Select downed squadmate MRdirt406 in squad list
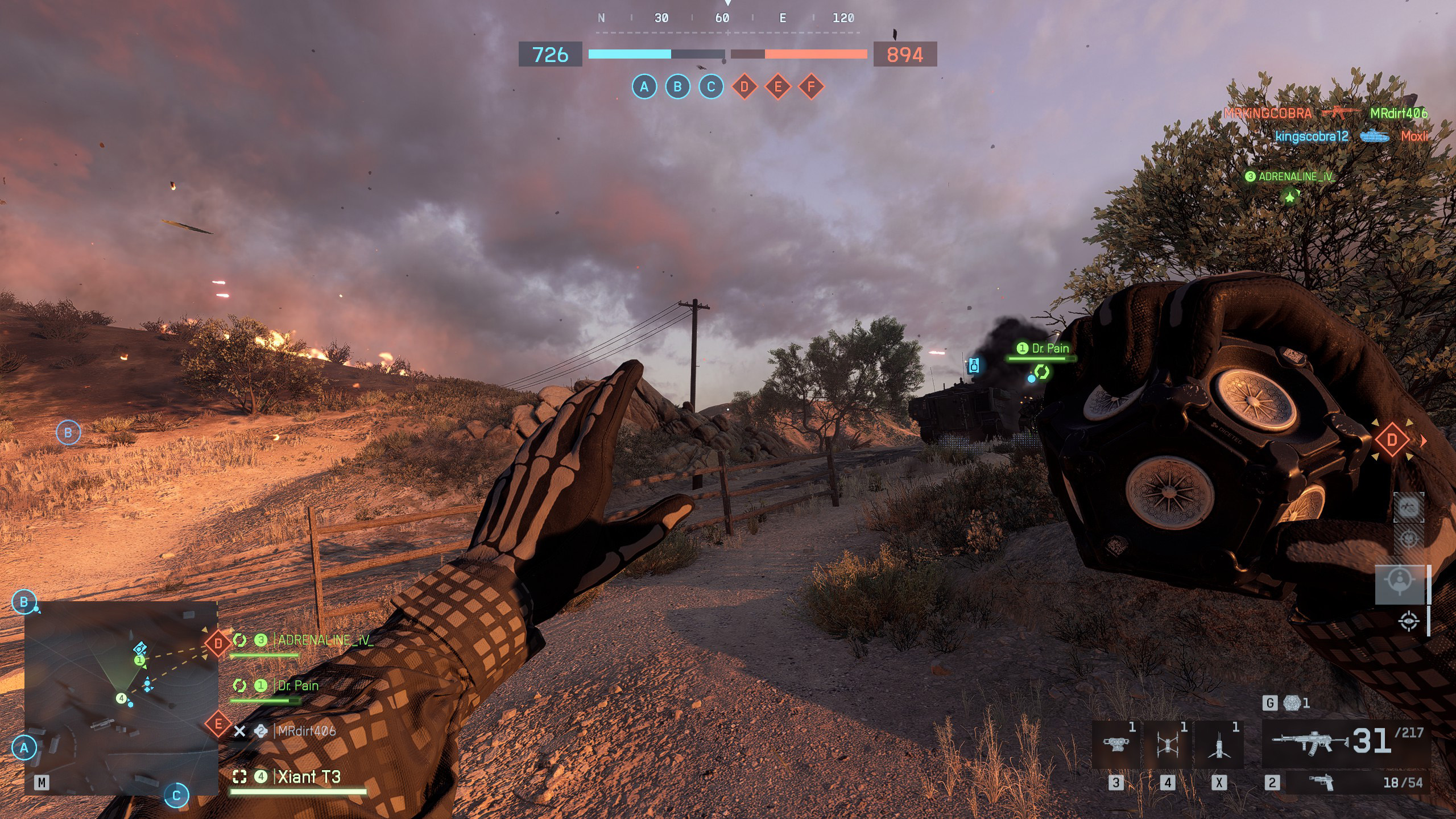1456x819 pixels. pos(306,731)
